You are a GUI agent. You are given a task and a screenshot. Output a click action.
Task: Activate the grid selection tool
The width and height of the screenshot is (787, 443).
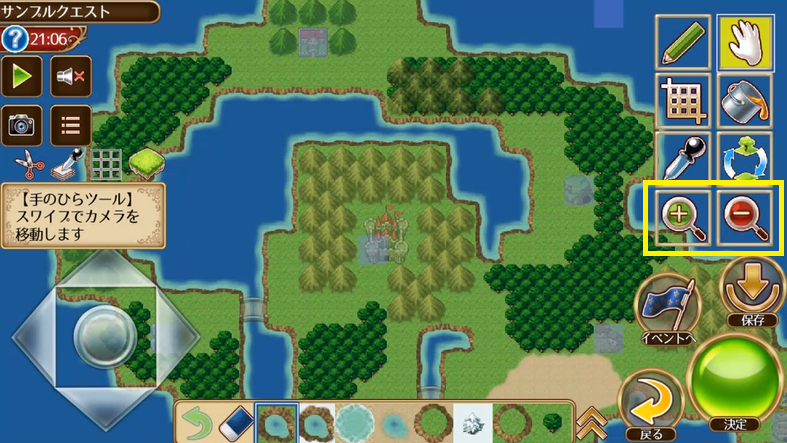(x=683, y=100)
